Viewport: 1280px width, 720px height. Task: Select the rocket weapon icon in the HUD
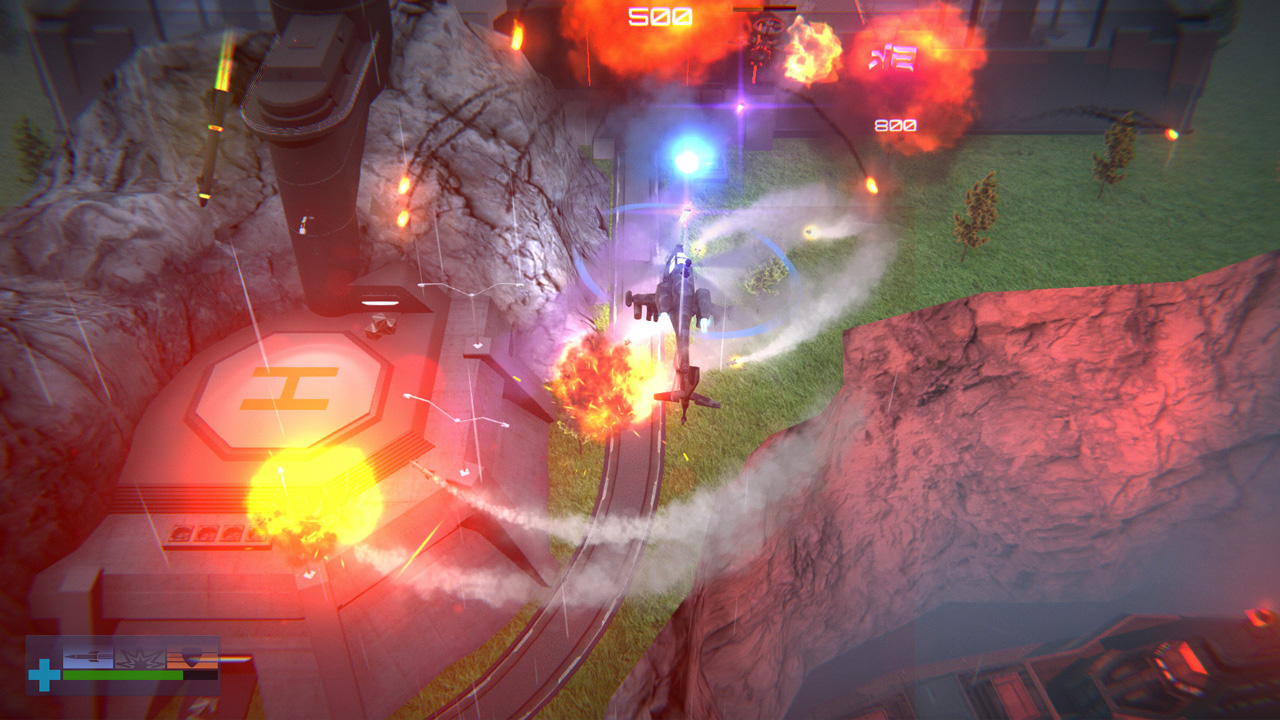[x=88, y=656]
